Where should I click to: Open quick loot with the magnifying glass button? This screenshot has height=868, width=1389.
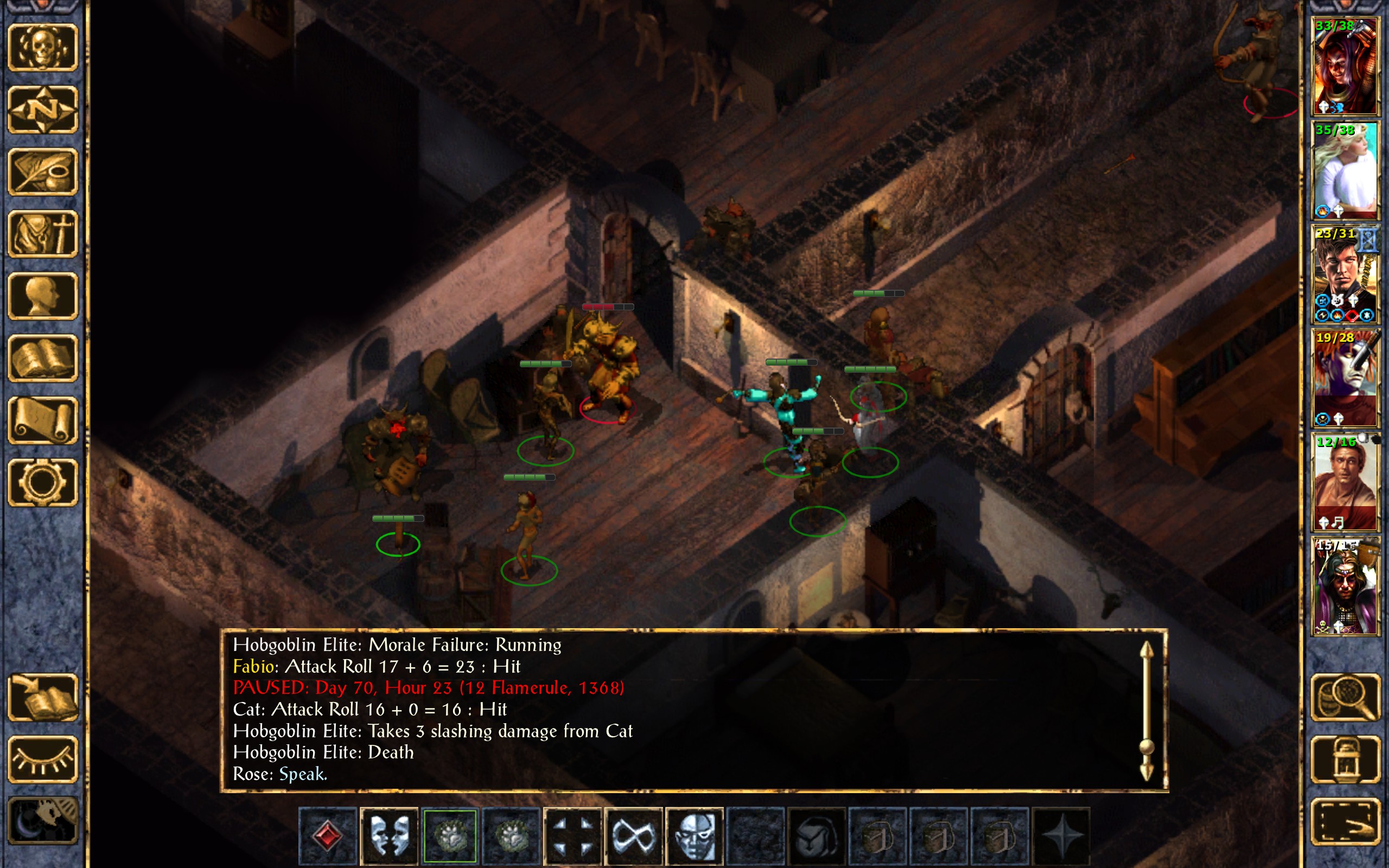(x=1345, y=697)
